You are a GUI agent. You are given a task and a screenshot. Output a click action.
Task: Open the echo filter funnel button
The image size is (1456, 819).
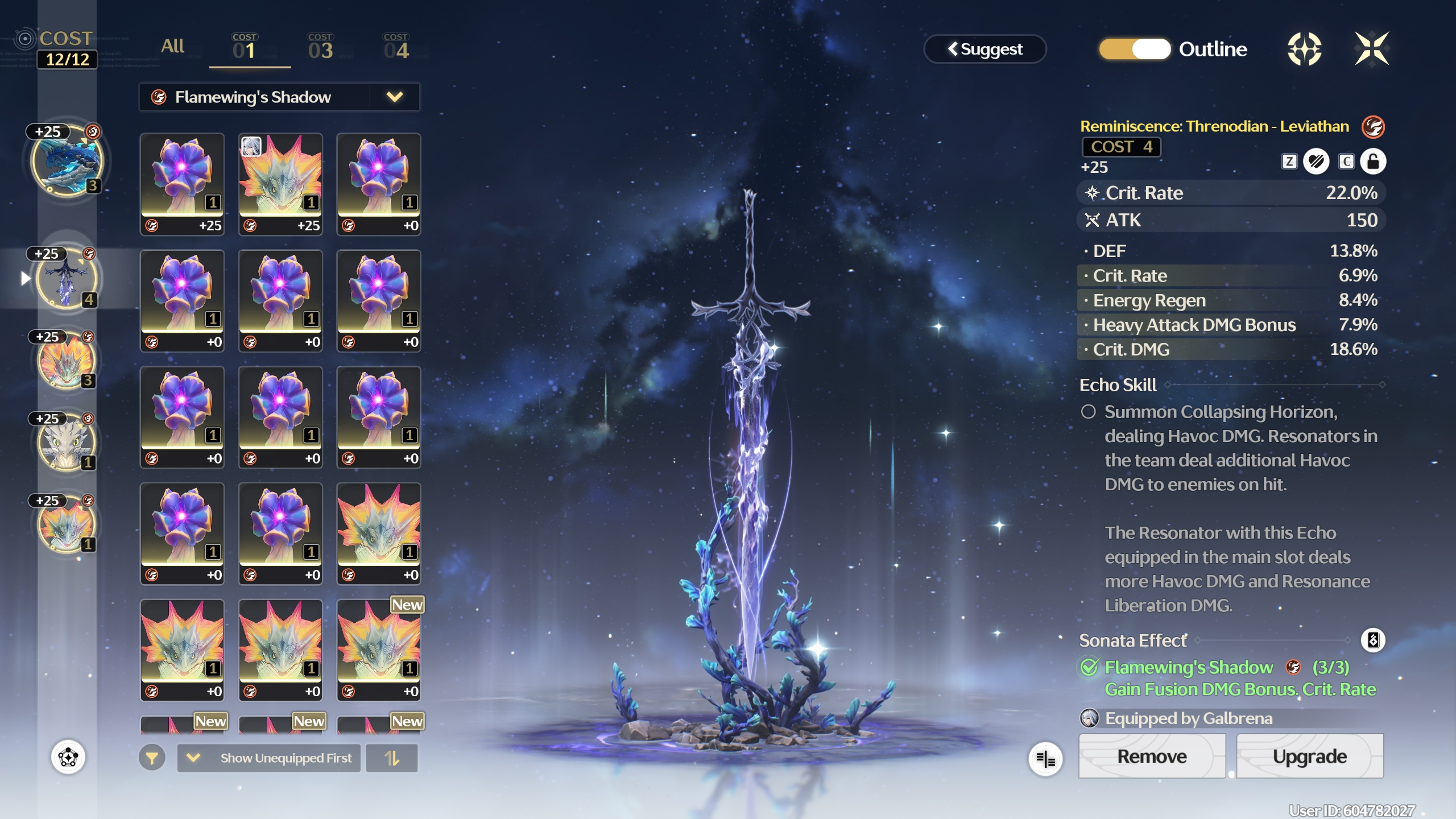pyautogui.click(x=152, y=758)
